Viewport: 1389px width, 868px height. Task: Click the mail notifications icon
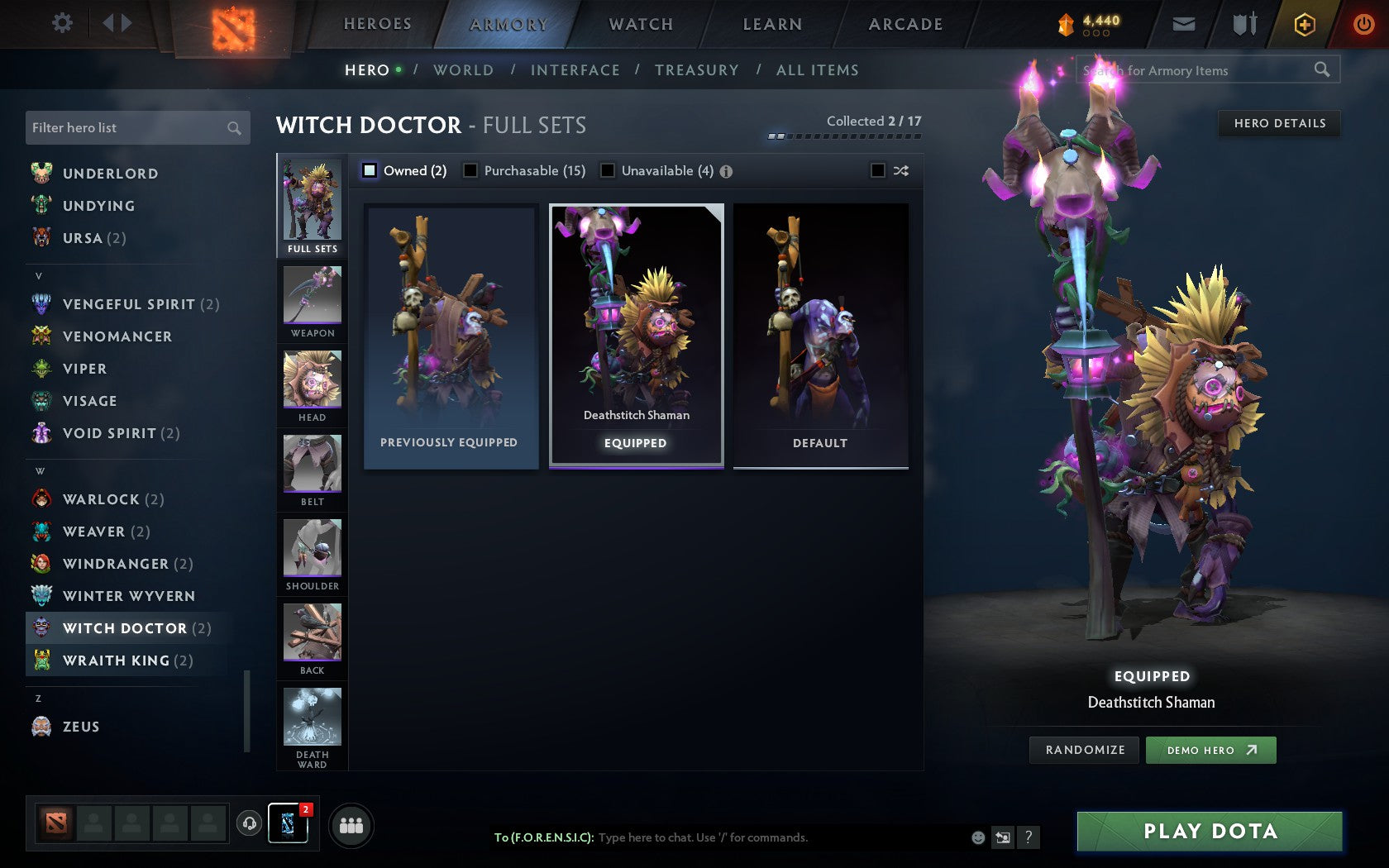point(1184,24)
